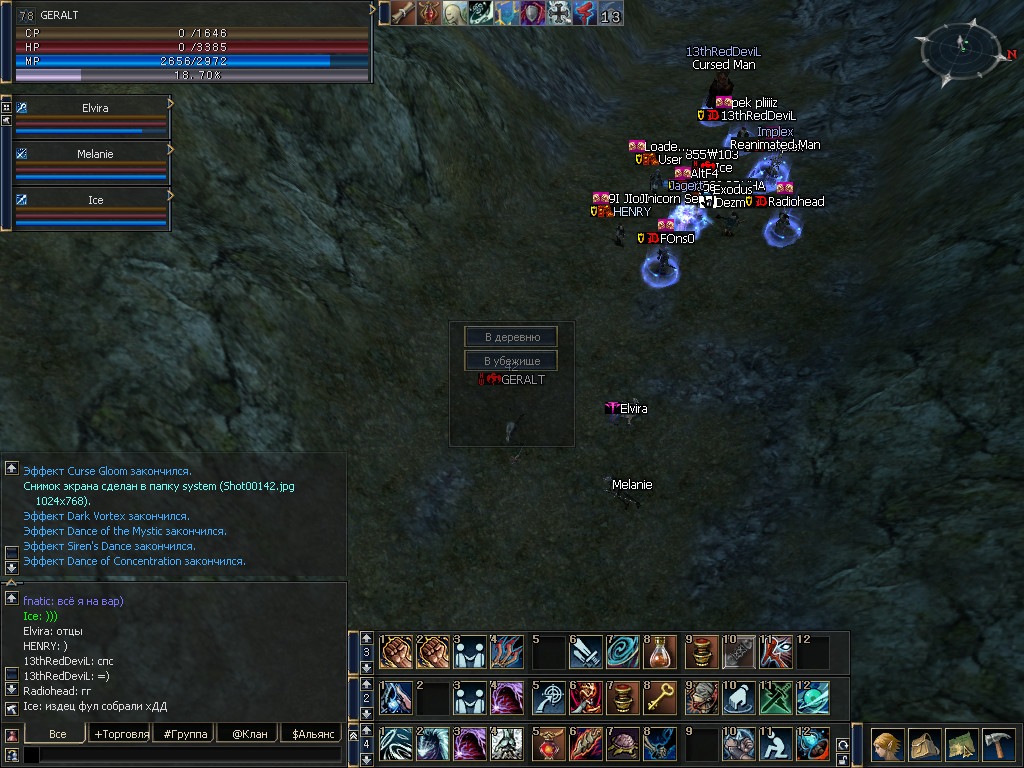
Task: Target party member Melanie in party list
Action: coord(95,154)
